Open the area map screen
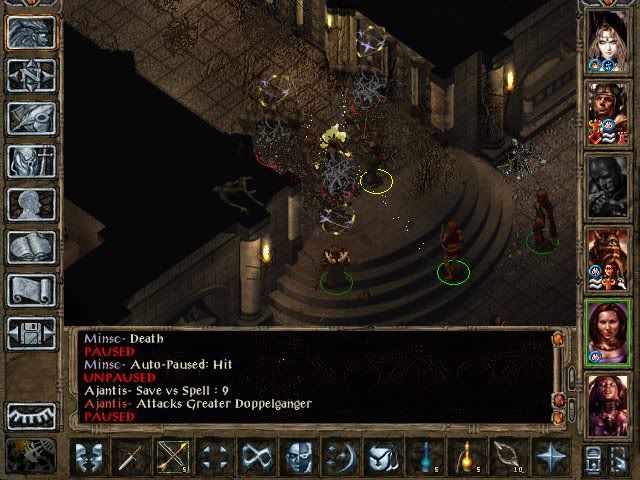 click(x=30, y=75)
